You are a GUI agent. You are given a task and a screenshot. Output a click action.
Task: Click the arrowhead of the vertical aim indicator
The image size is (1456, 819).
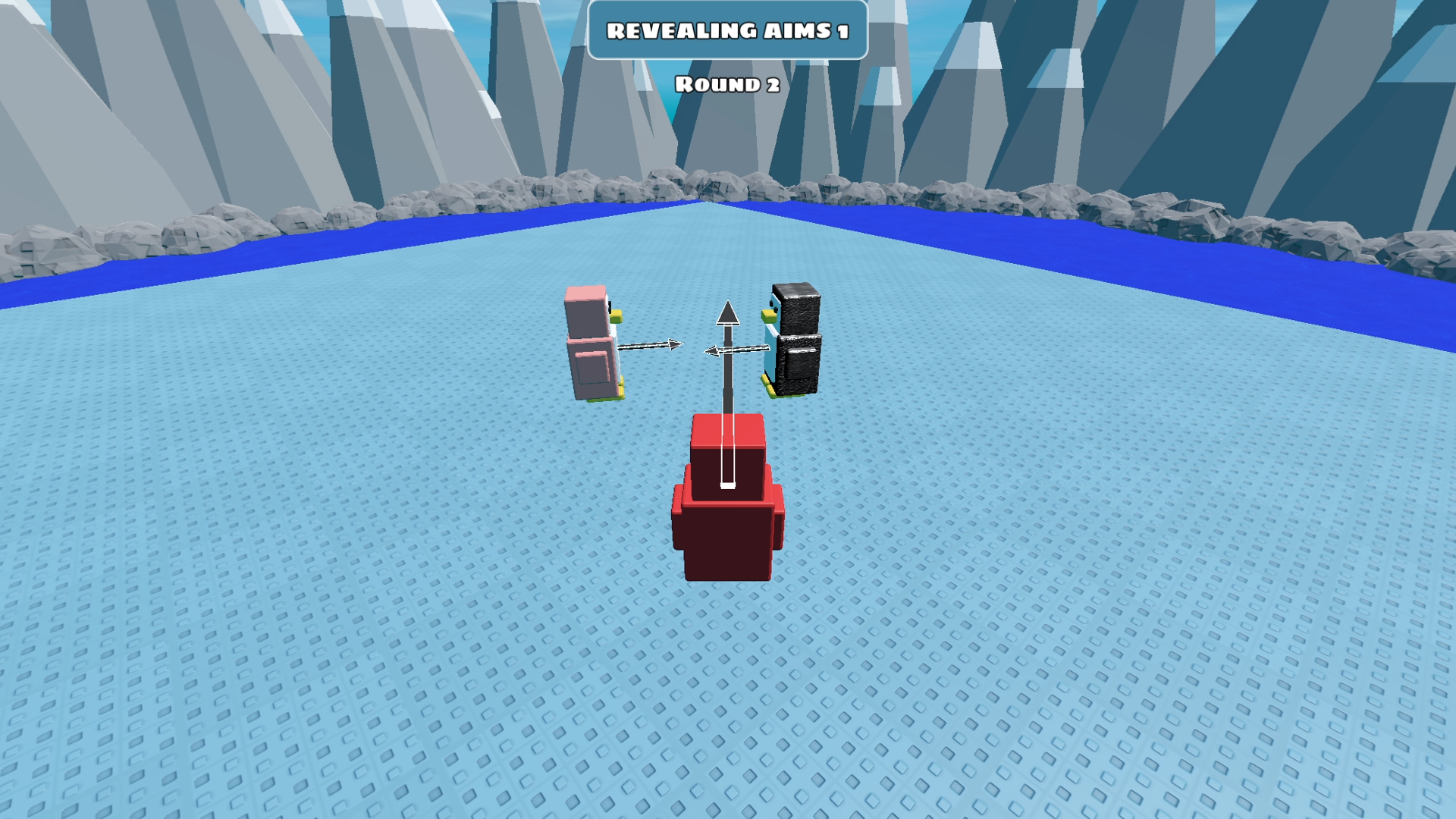pos(728,315)
